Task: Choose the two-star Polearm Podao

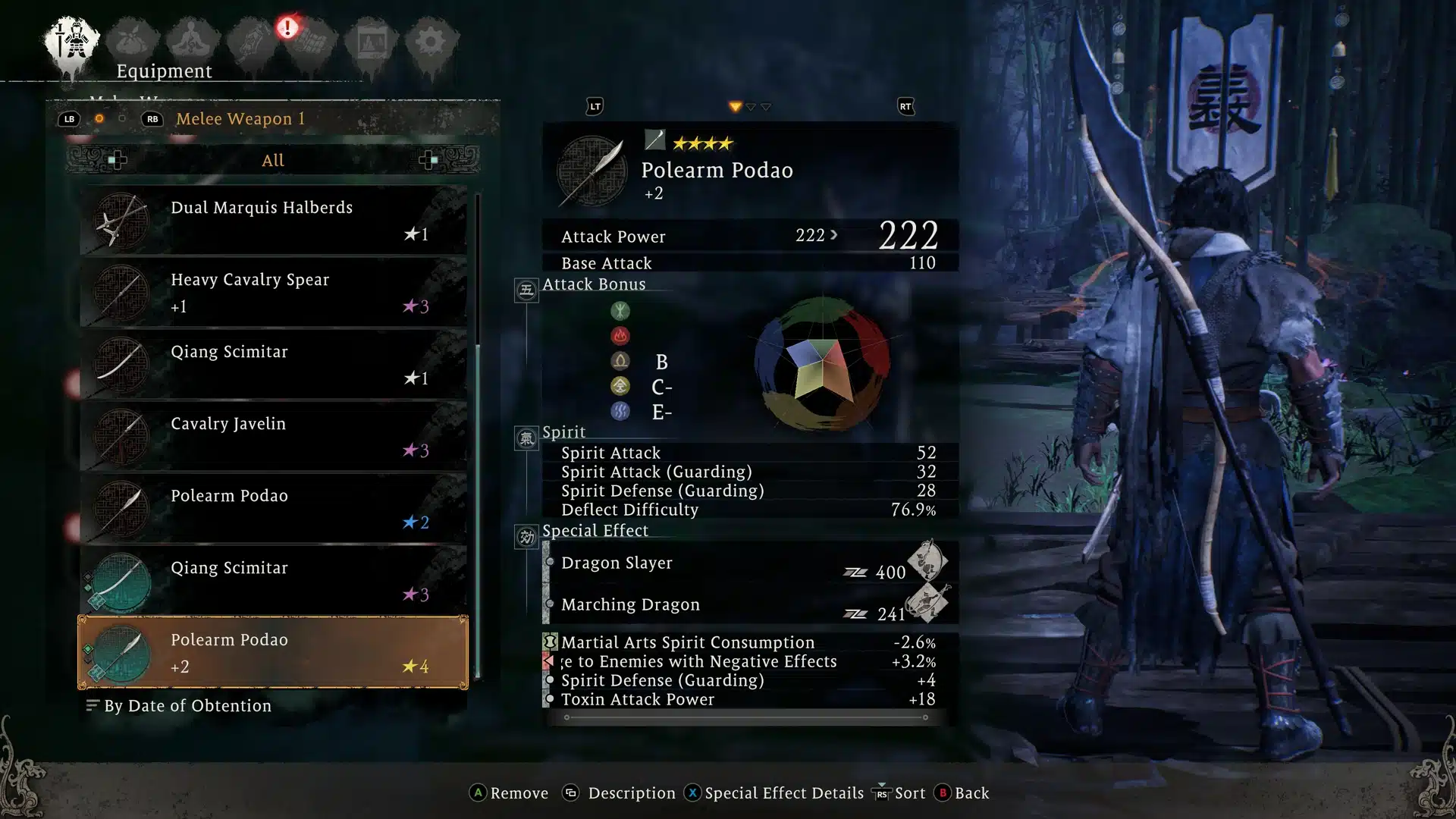Action: pos(273,508)
